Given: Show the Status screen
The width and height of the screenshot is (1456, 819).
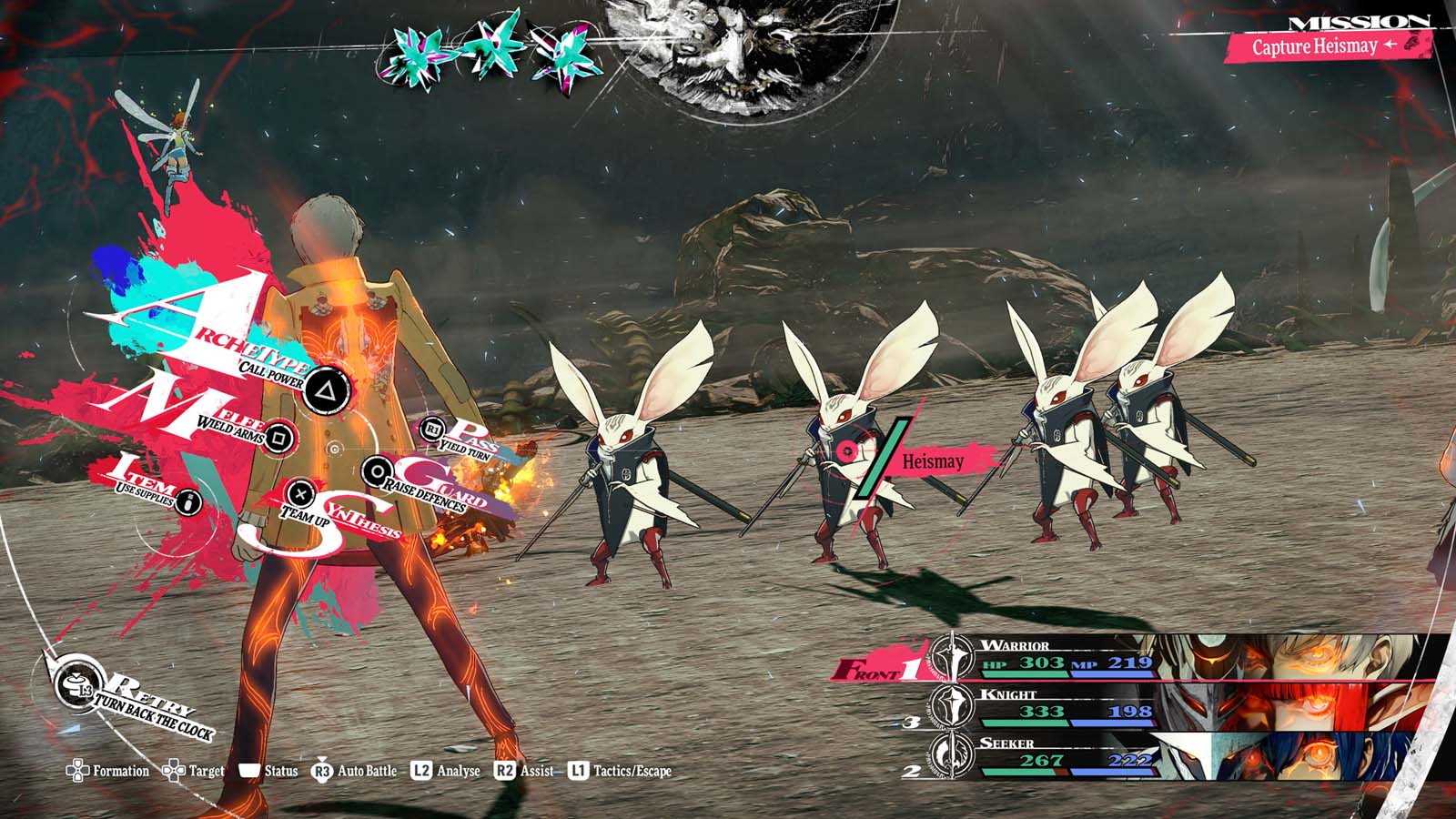Looking at the screenshot, I should coord(269,772).
